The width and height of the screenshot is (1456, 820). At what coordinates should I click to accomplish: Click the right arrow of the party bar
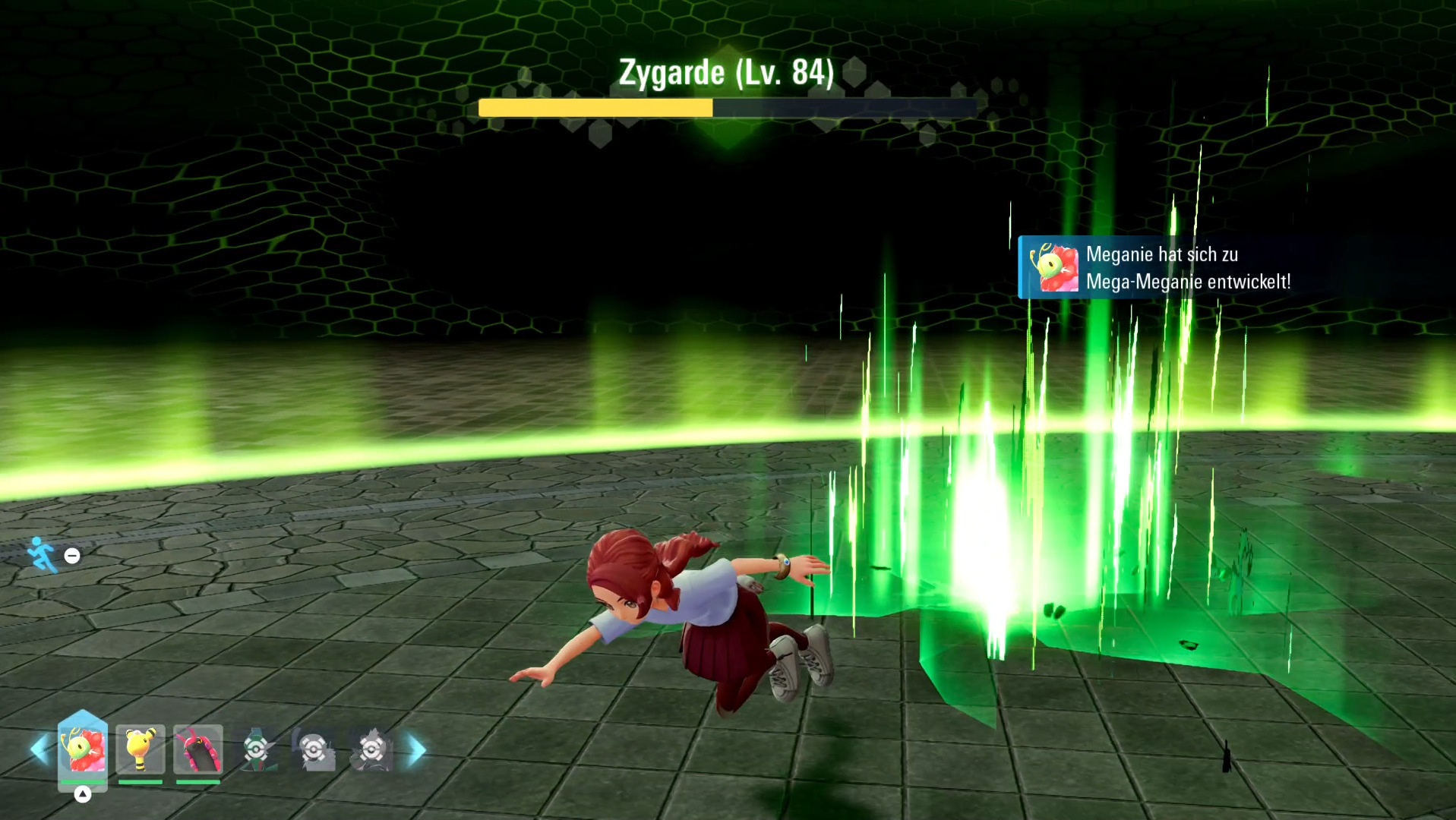tap(416, 749)
